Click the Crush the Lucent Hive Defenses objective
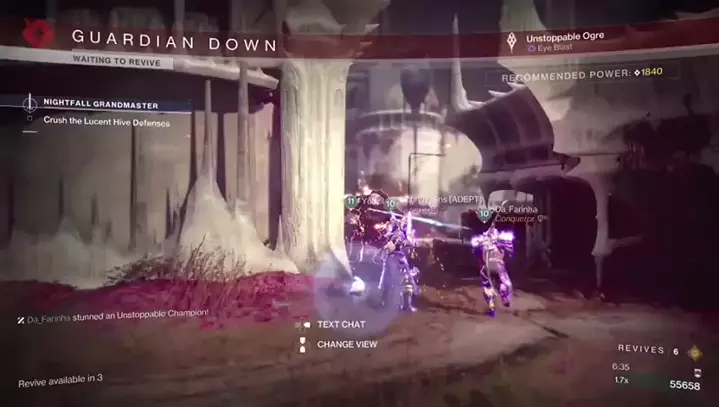 pyautogui.click(x=106, y=122)
